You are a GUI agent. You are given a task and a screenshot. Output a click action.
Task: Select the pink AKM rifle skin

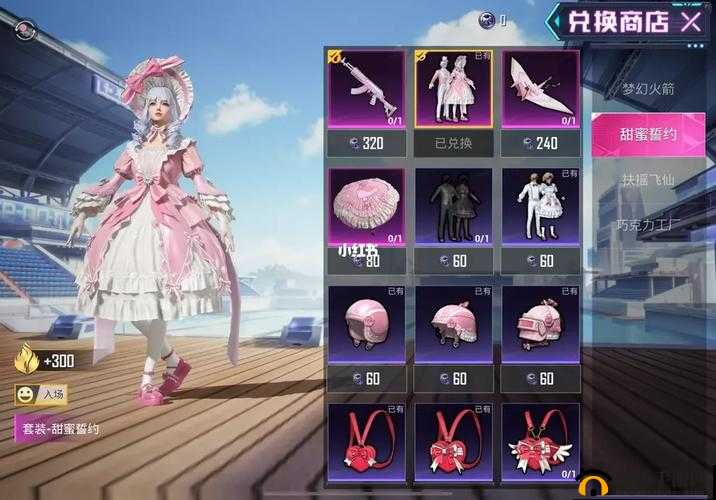(x=367, y=88)
